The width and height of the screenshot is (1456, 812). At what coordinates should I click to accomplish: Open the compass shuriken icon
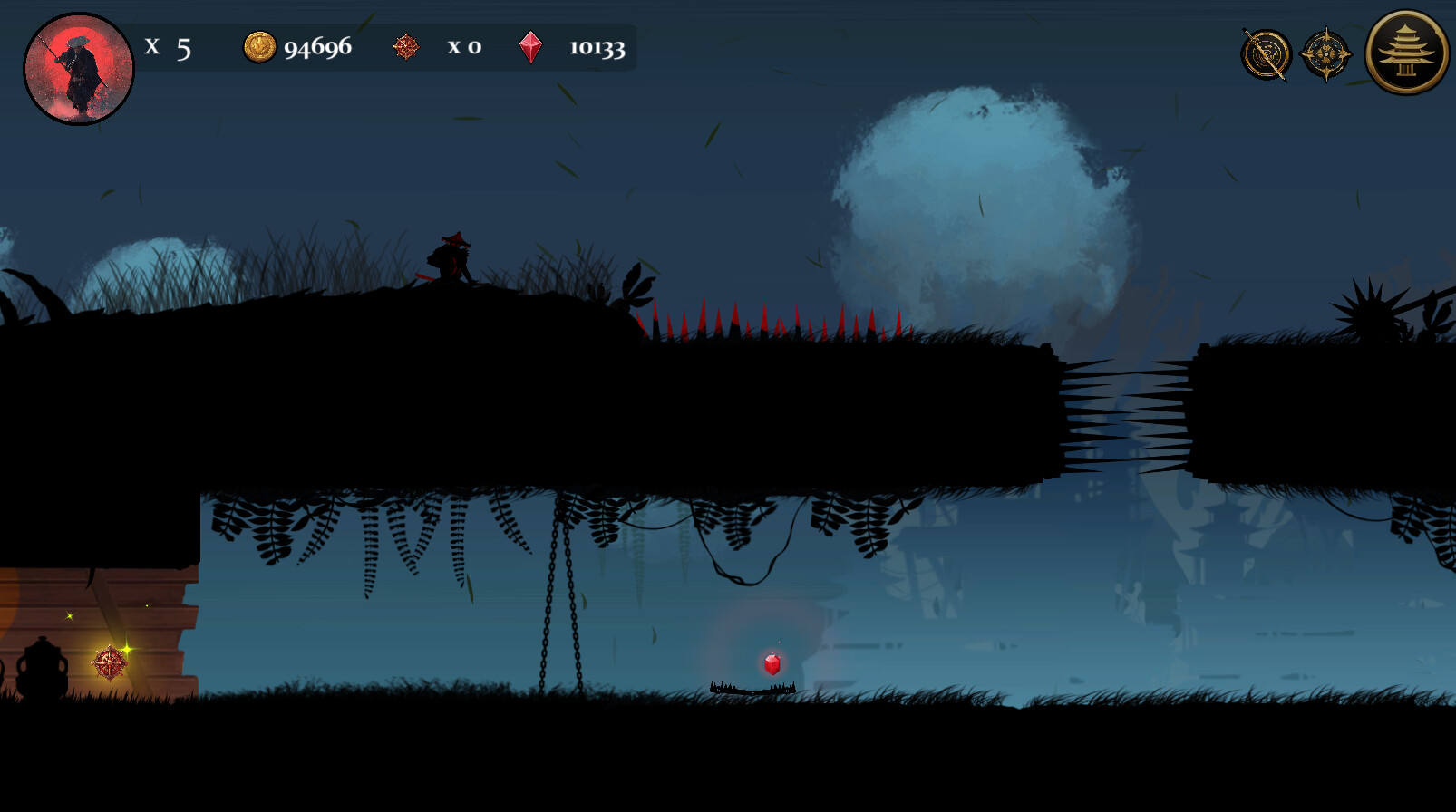(1326, 53)
